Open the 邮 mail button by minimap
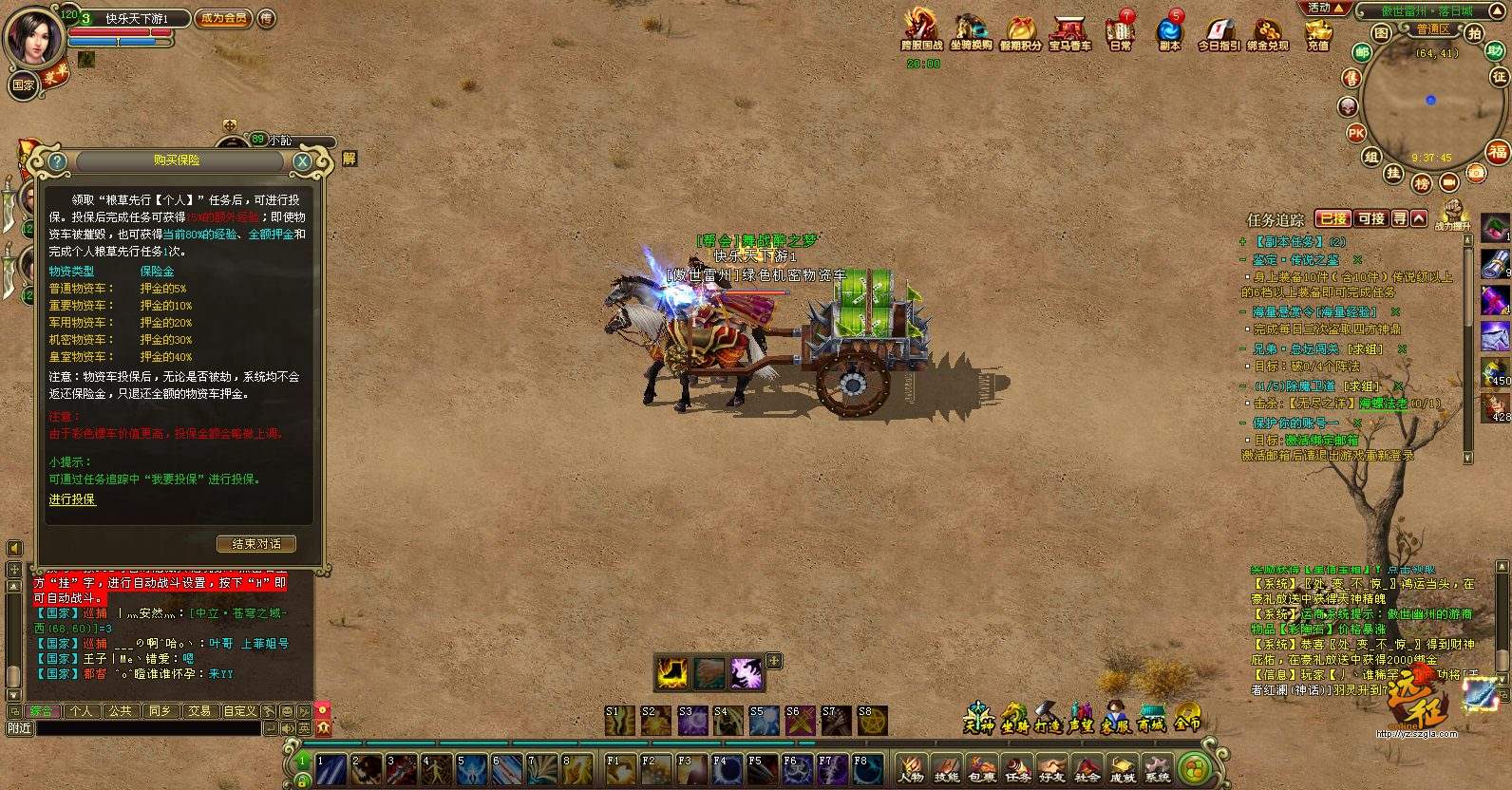The width and height of the screenshot is (1512, 790). (x=1362, y=53)
